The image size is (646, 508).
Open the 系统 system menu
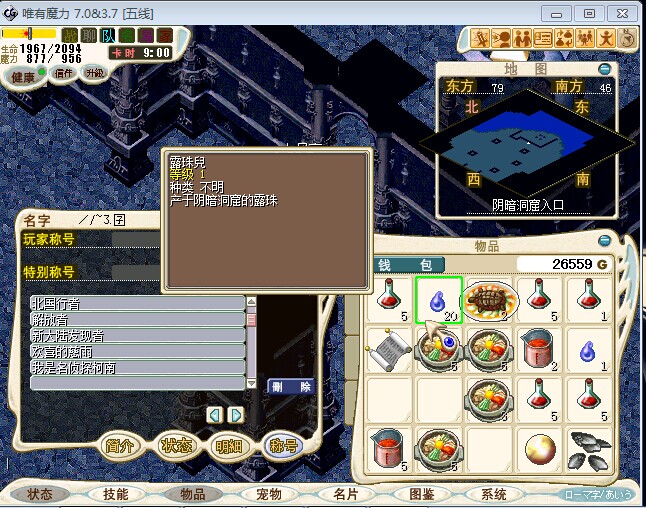(494, 494)
